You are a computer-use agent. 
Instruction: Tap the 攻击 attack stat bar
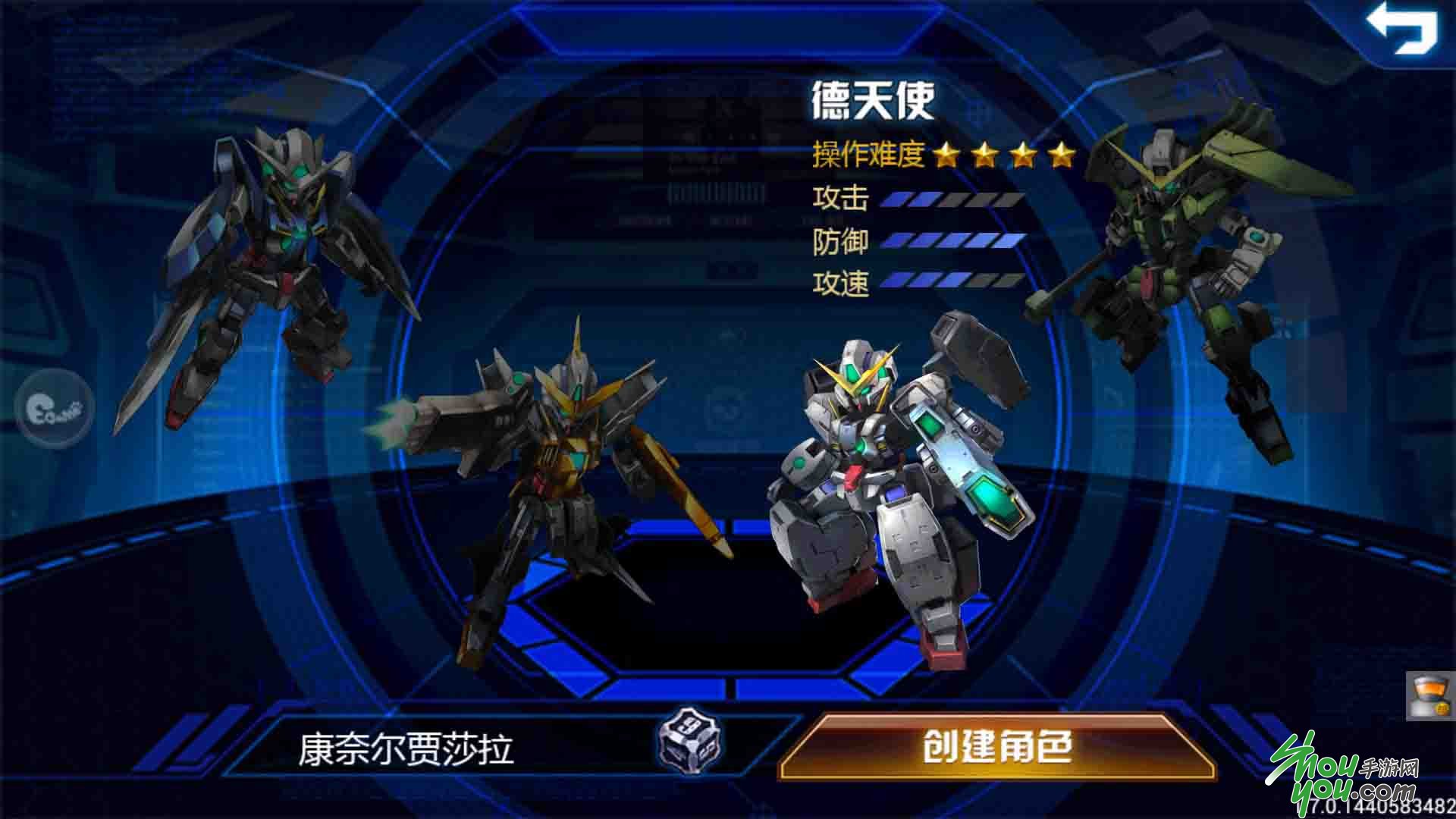[x=952, y=199]
